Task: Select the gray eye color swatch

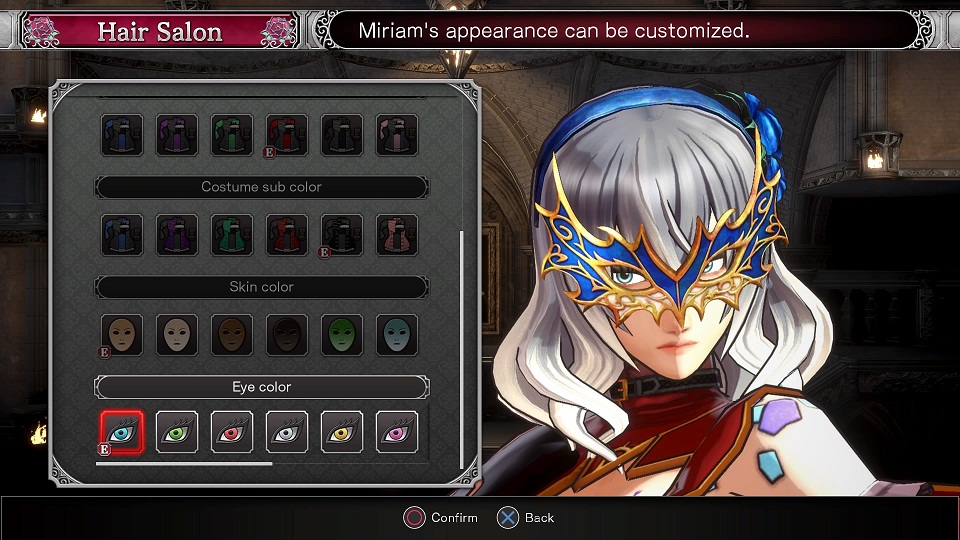Action: tap(287, 431)
